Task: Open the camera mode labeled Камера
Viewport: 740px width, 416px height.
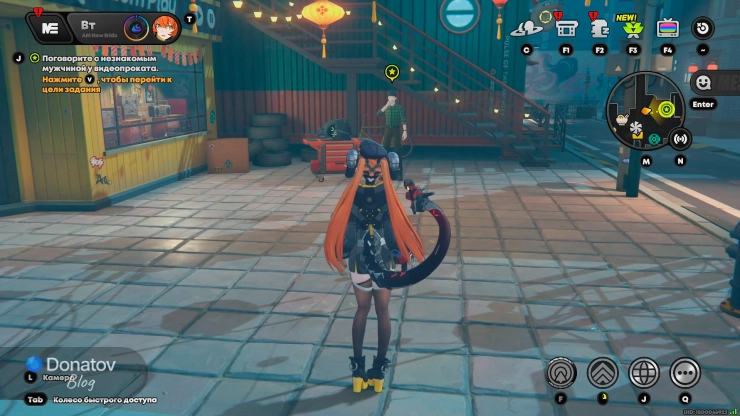Action: click(x=56, y=378)
